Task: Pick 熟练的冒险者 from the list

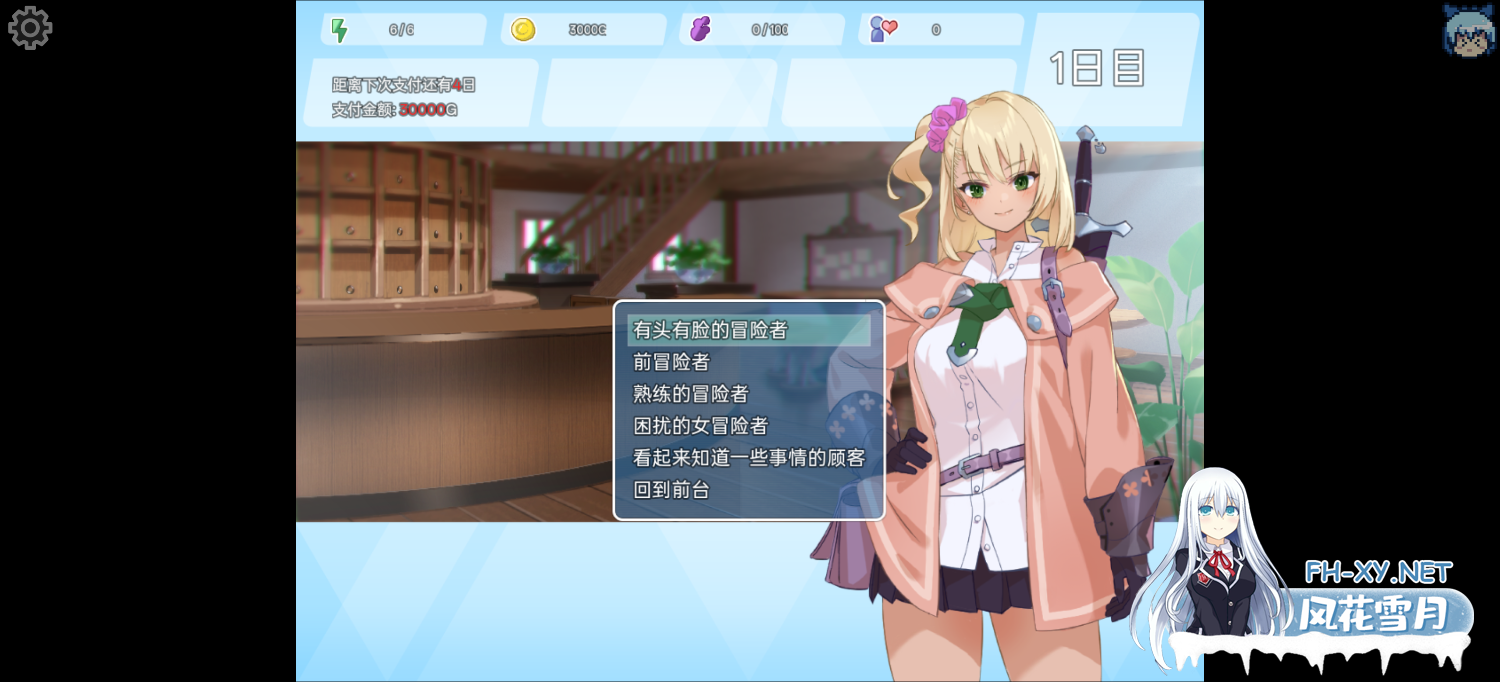Action: (x=691, y=394)
